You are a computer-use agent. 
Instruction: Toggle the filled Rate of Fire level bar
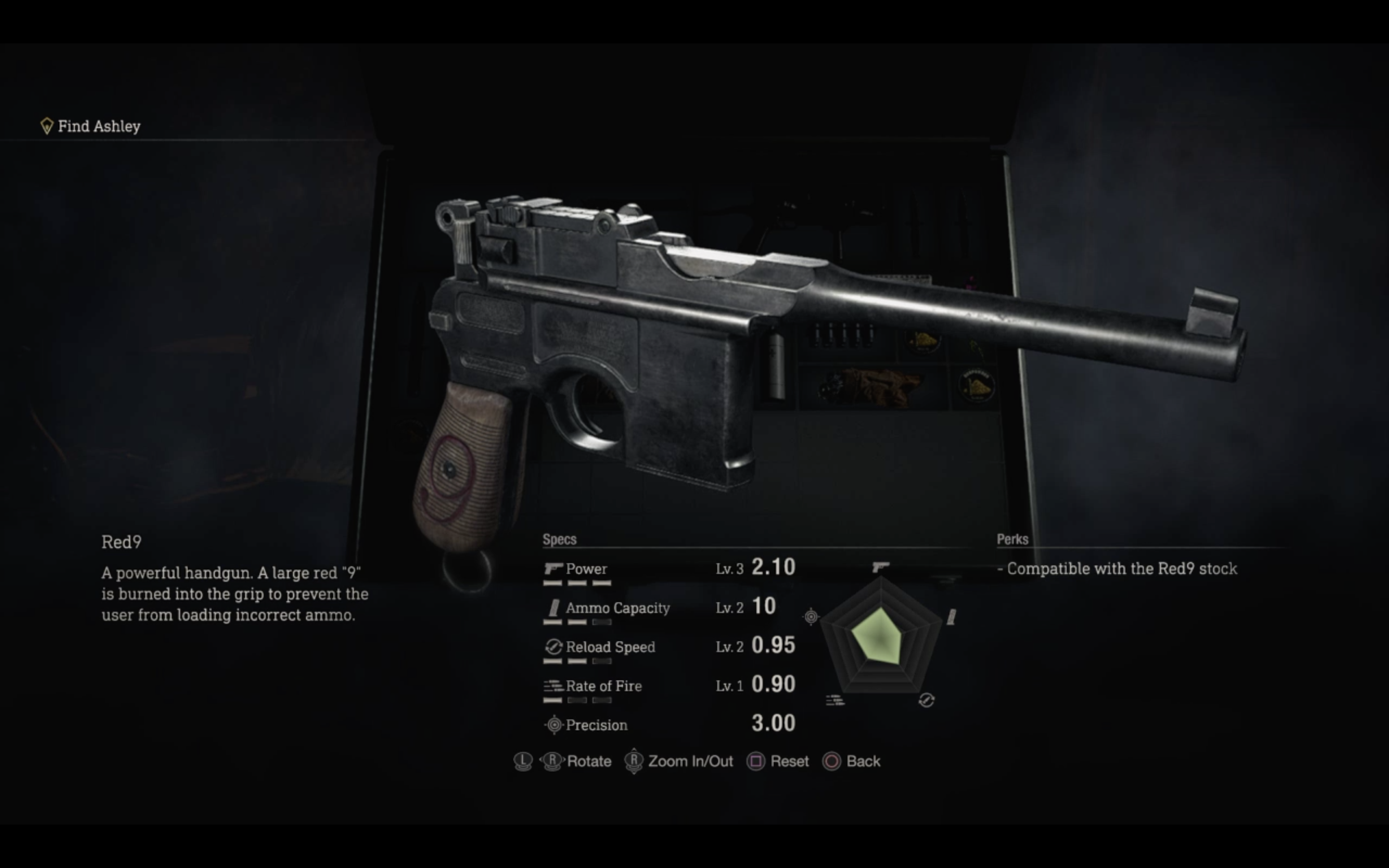[x=552, y=700]
